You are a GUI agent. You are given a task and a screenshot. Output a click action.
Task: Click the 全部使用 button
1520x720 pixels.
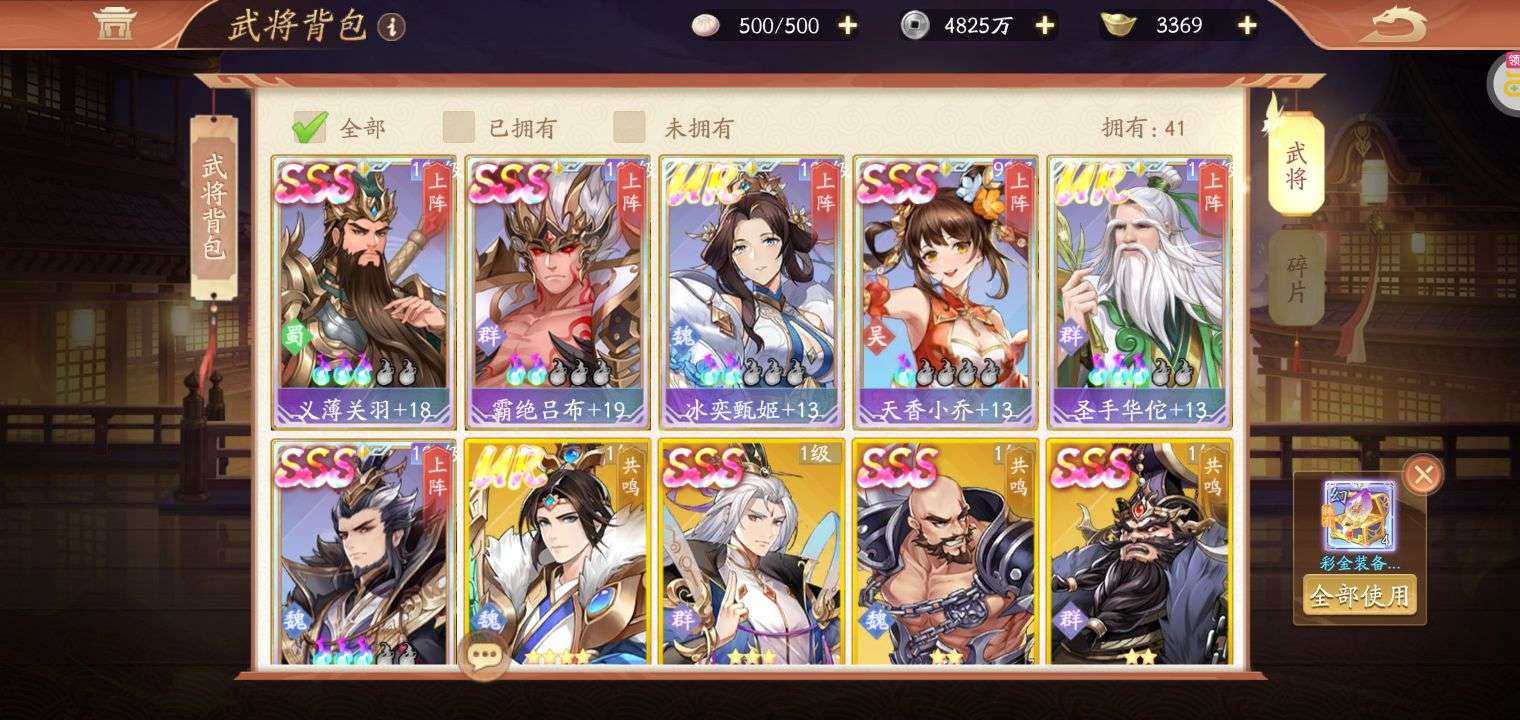[1359, 596]
